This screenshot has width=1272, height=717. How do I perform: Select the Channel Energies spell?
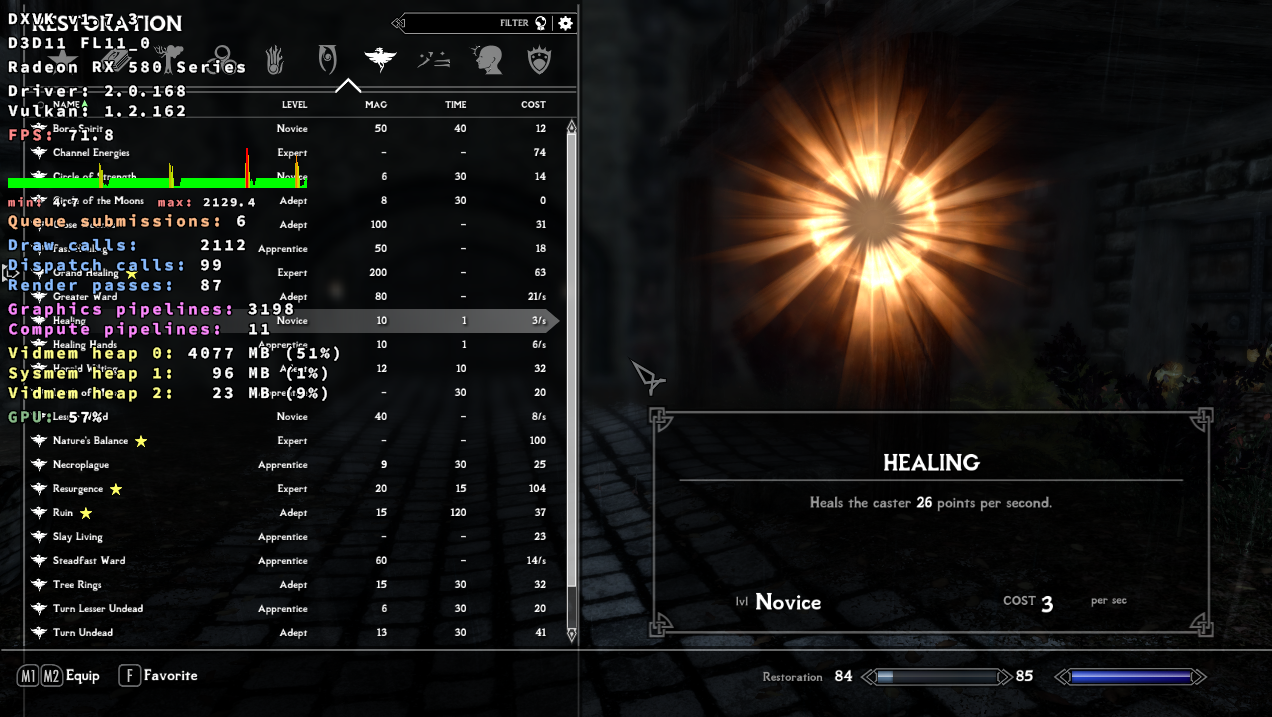point(91,153)
